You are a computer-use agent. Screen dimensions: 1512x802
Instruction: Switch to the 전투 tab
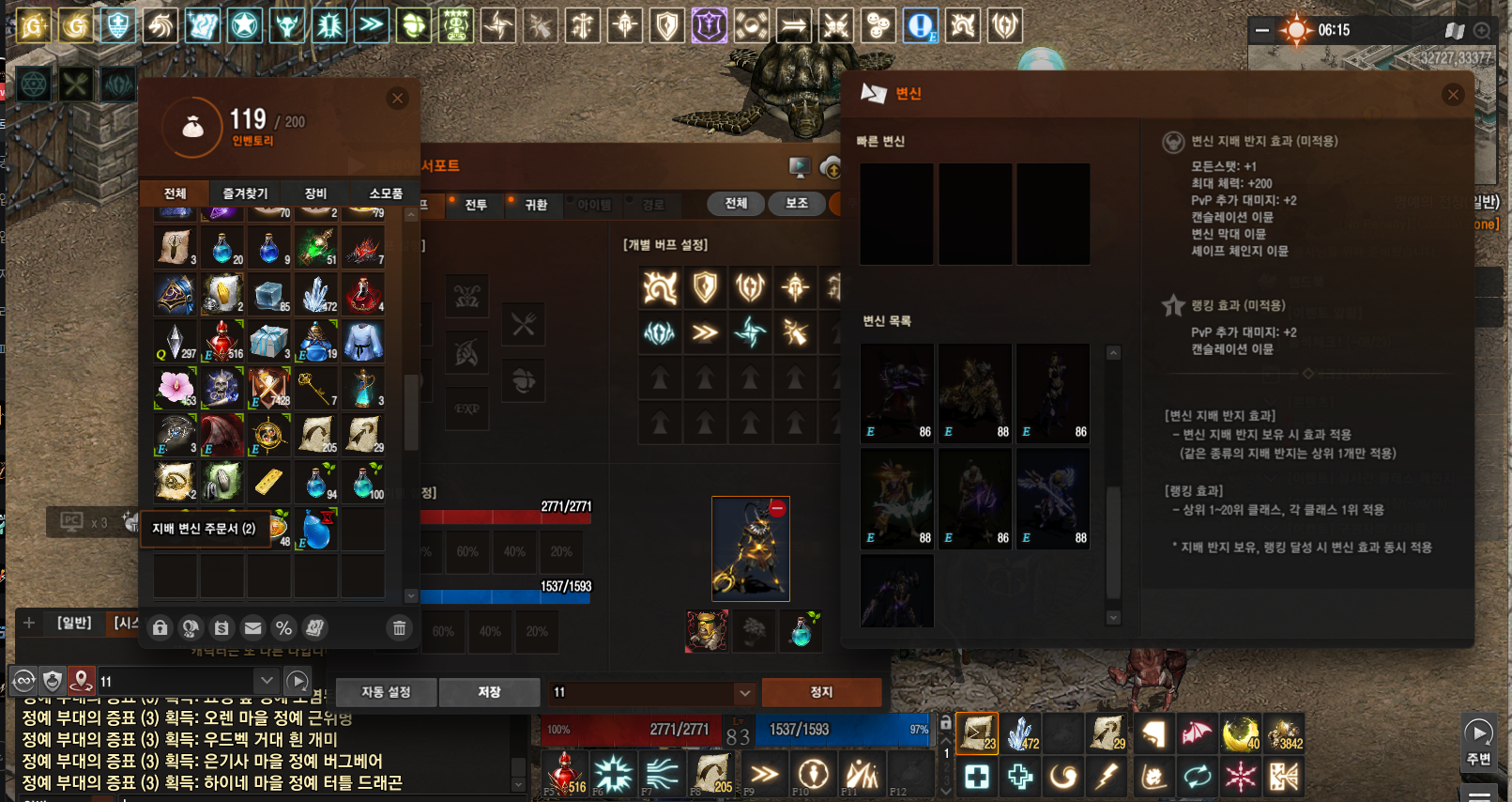(476, 205)
